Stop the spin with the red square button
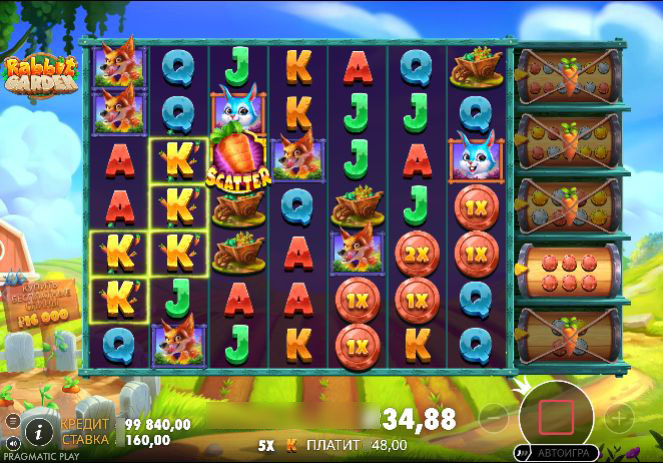Screen dimensions: 663x463 (557, 415)
